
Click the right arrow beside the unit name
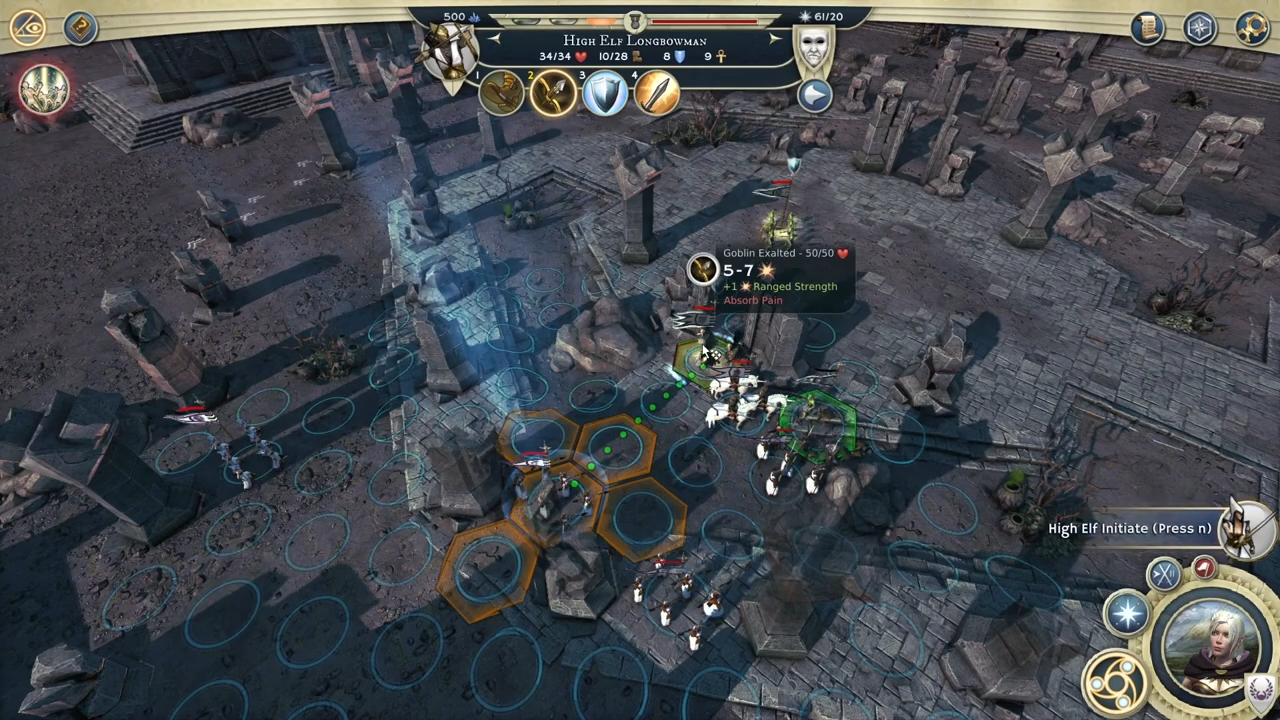776,38
